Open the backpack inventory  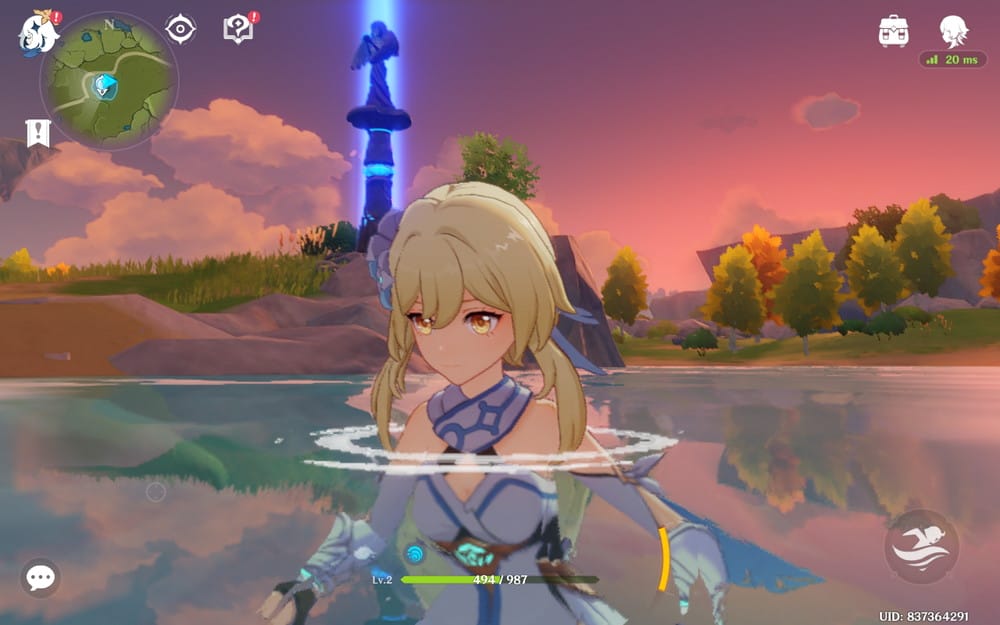[893, 31]
